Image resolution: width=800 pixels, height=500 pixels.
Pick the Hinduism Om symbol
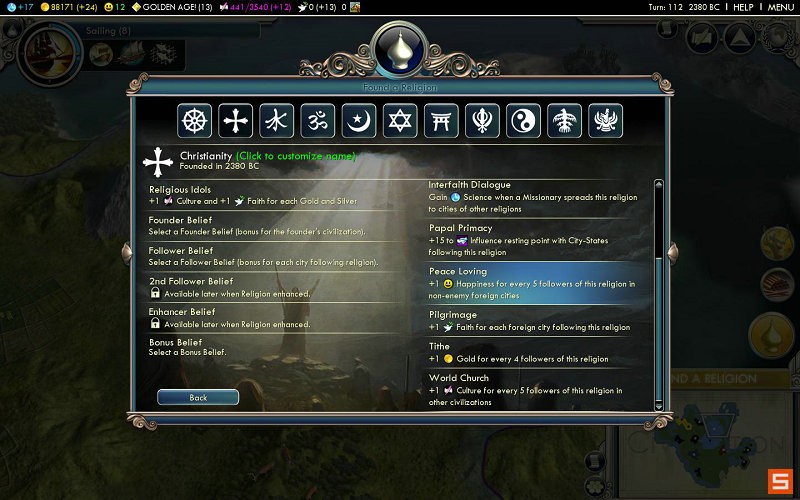[x=318, y=121]
